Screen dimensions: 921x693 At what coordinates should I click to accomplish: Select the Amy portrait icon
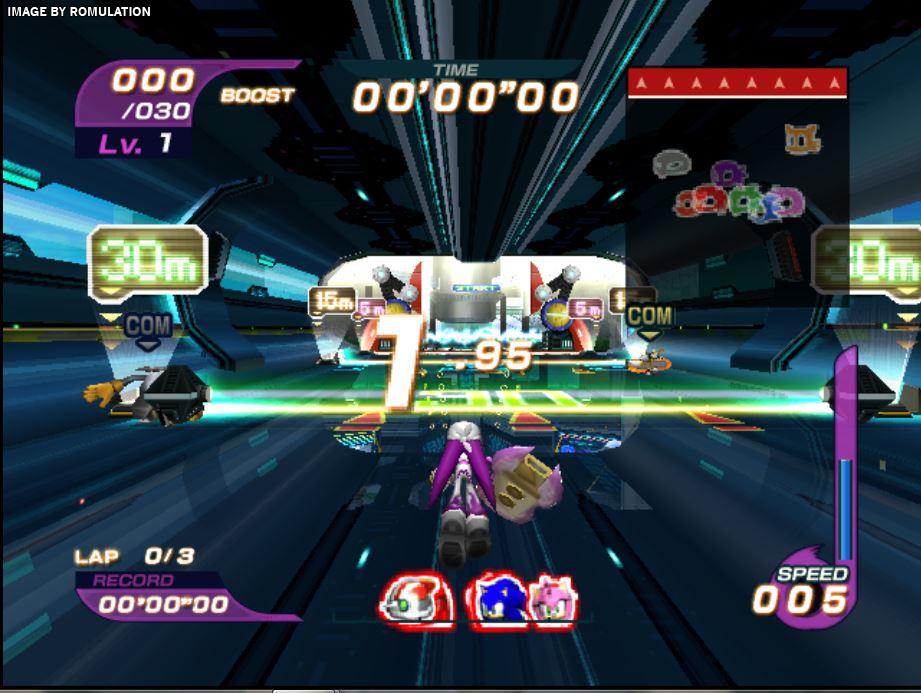click(551, 601)
